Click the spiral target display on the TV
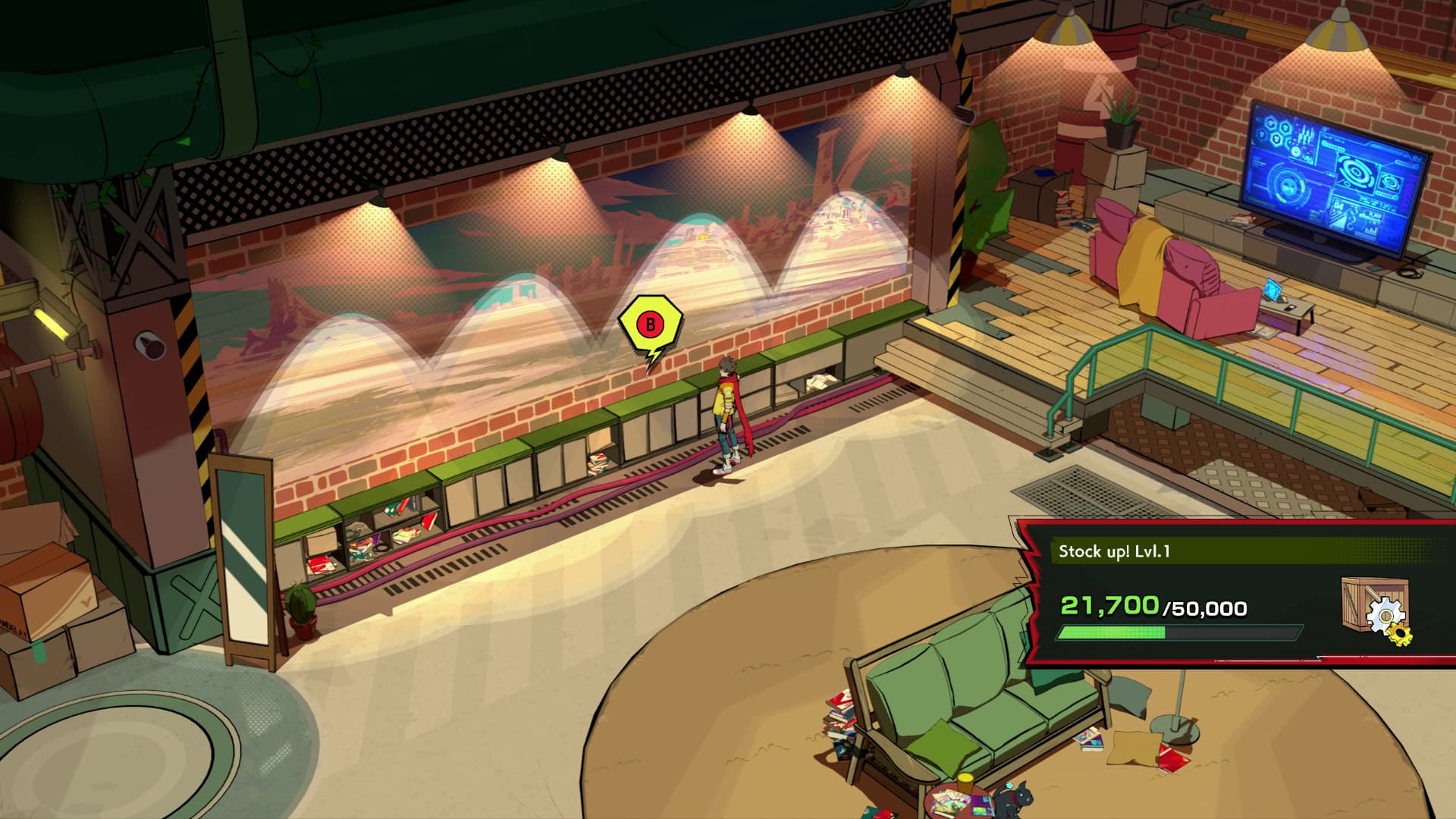The image size is (1456, 819). click(x=1355, y=173)
